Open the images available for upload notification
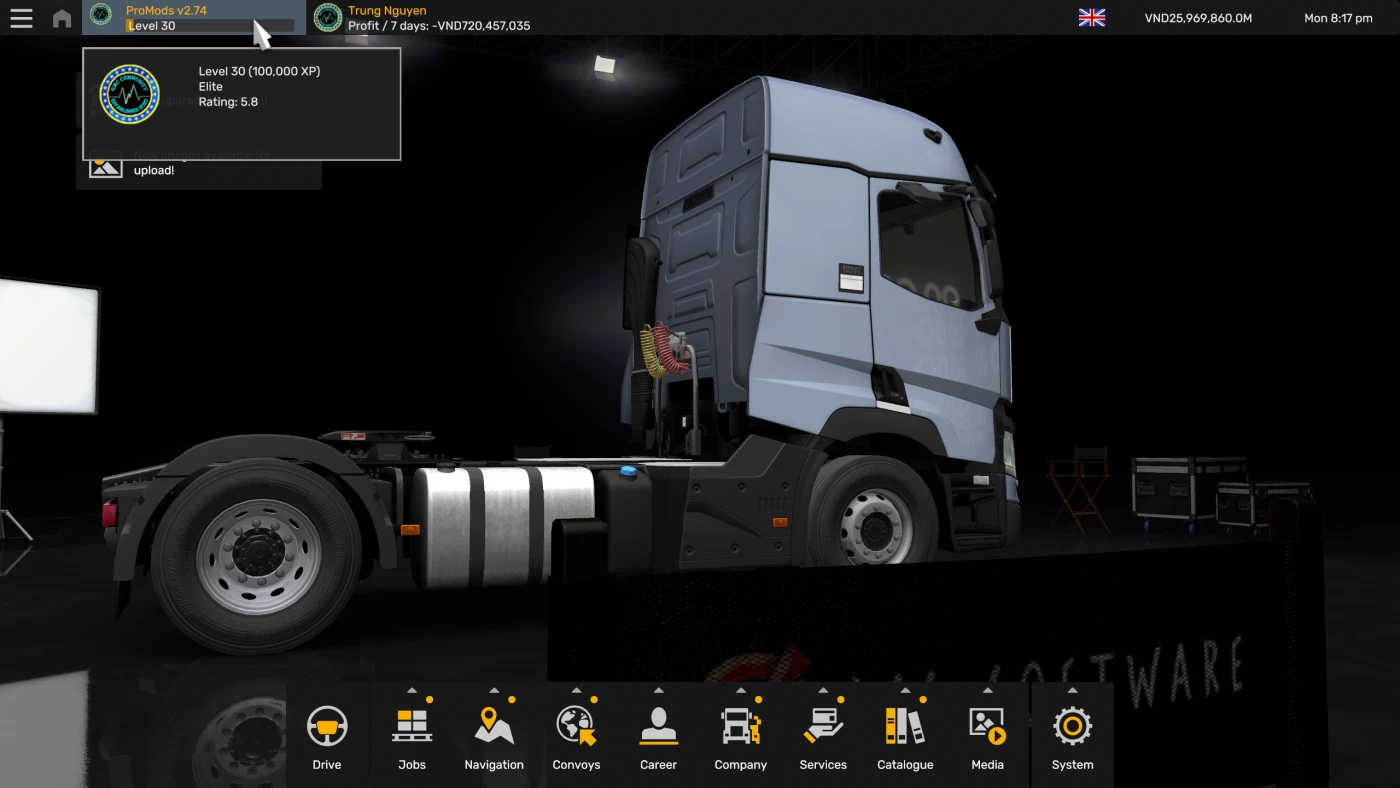This screenshot has height=788, width=1400. (200, 163)
